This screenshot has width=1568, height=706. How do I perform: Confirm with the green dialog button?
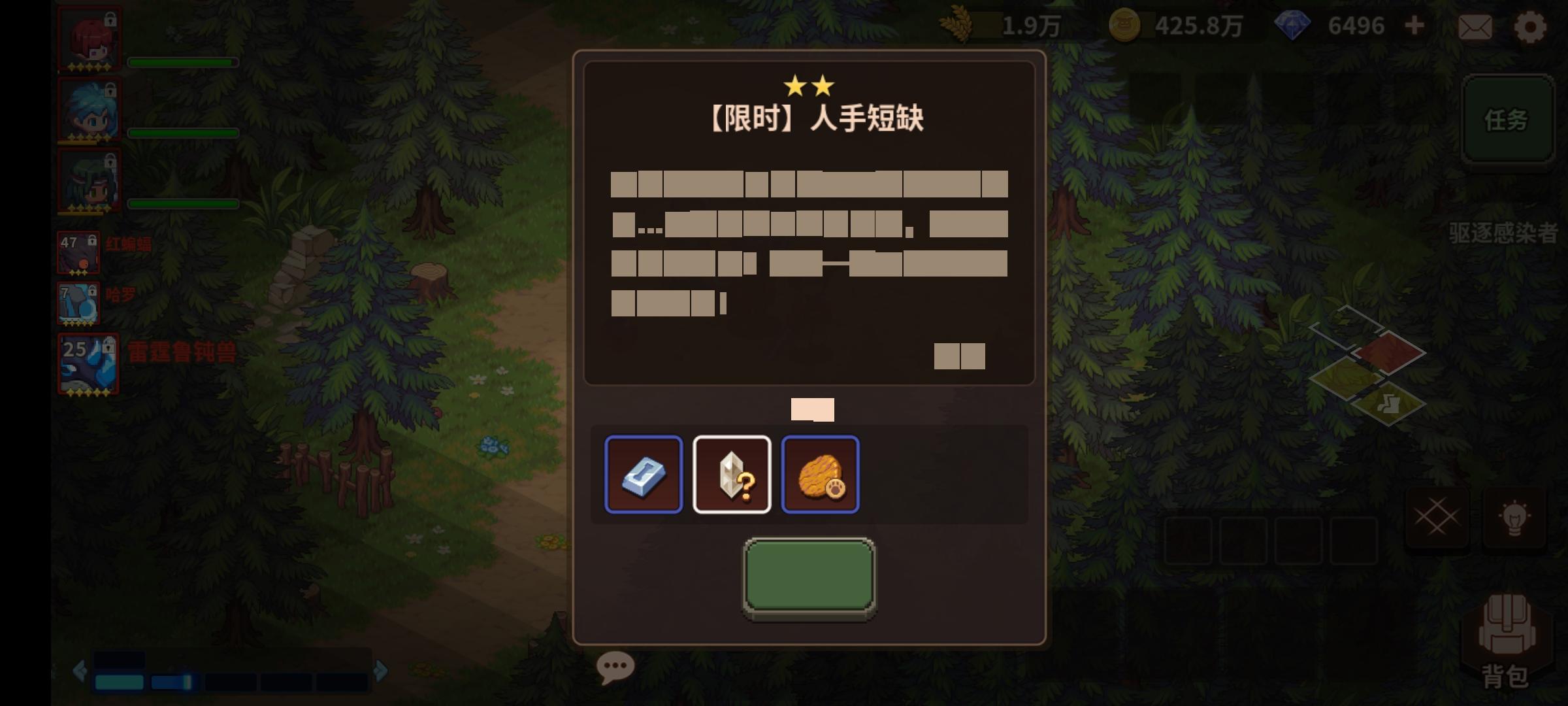tap(808, 575)
